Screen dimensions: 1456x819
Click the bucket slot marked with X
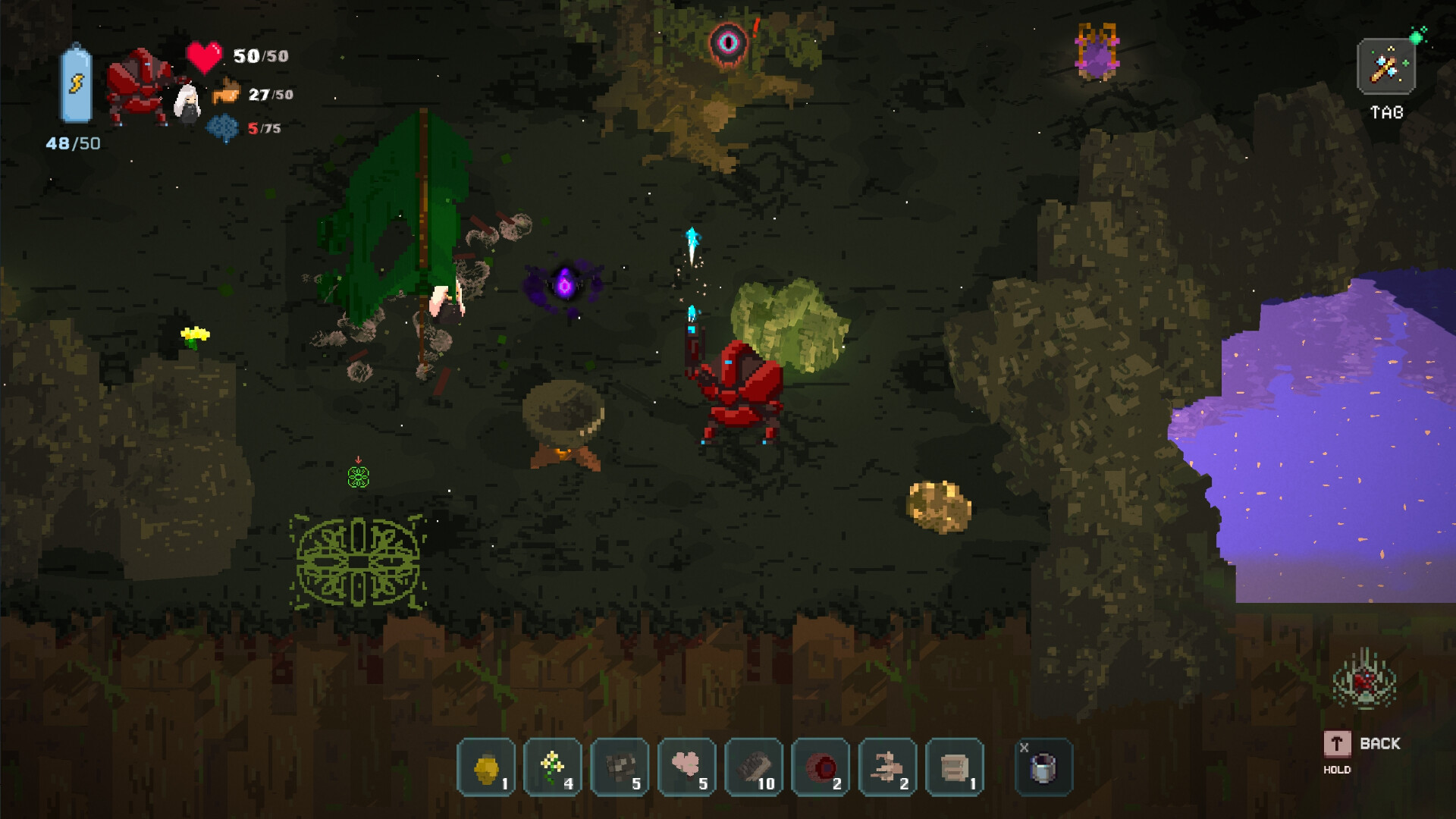click(x=1043, y=768)
